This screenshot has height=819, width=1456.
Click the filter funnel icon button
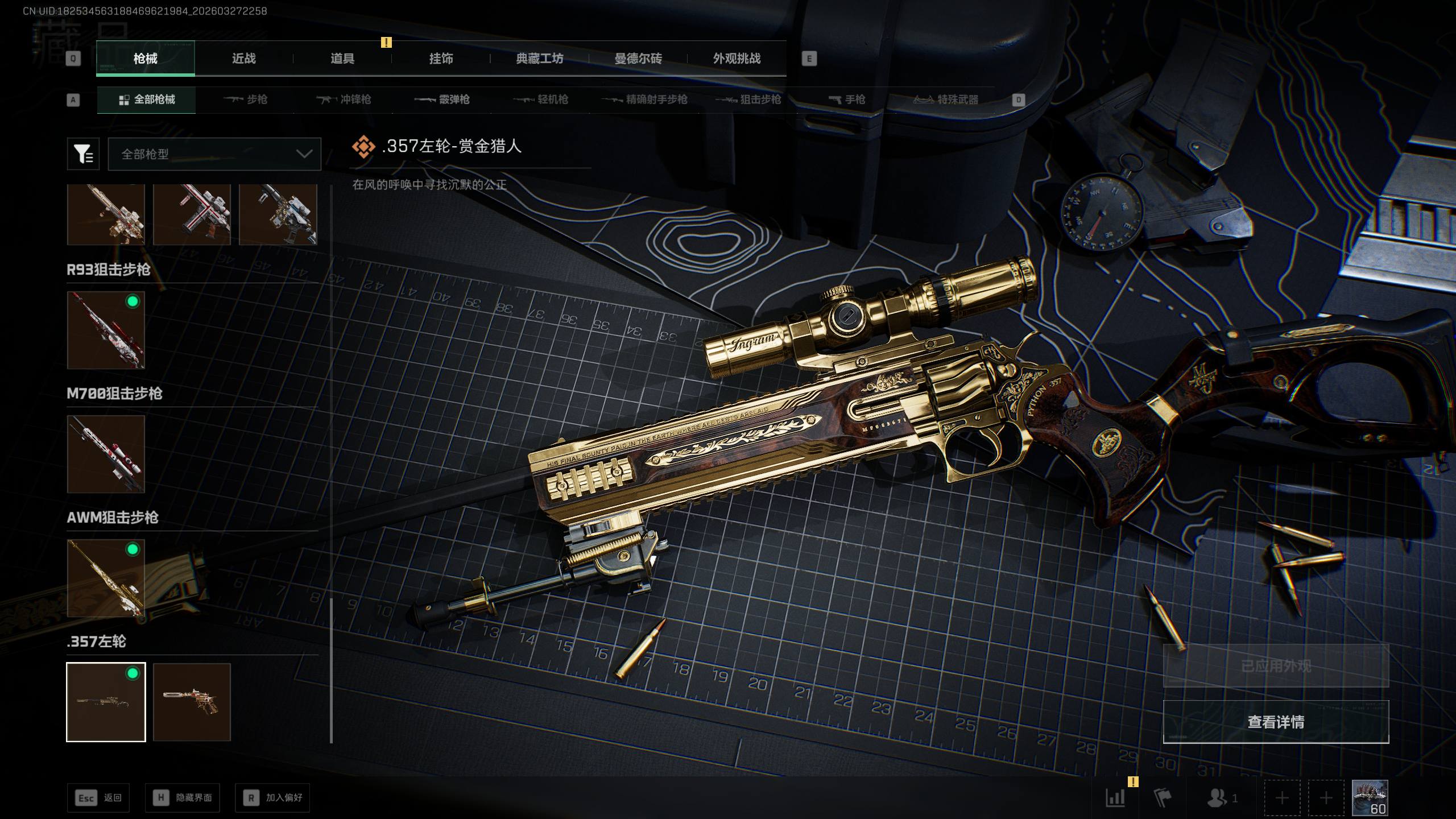point(83,154)
